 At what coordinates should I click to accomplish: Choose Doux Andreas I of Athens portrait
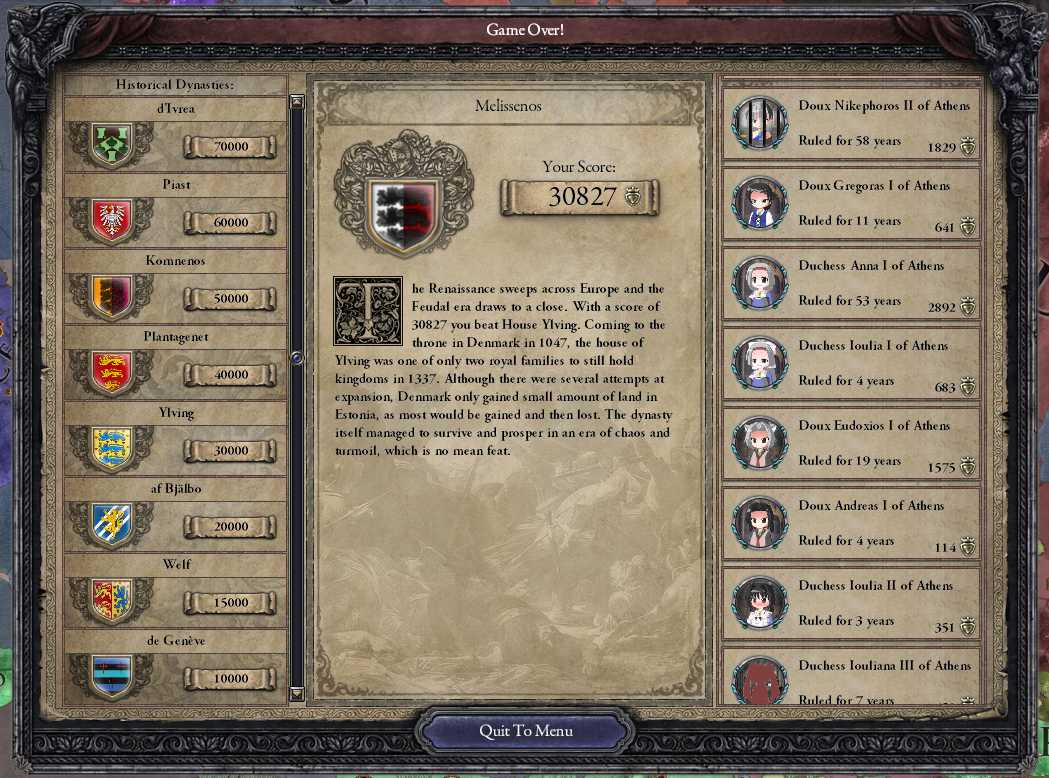pos(760,522)
